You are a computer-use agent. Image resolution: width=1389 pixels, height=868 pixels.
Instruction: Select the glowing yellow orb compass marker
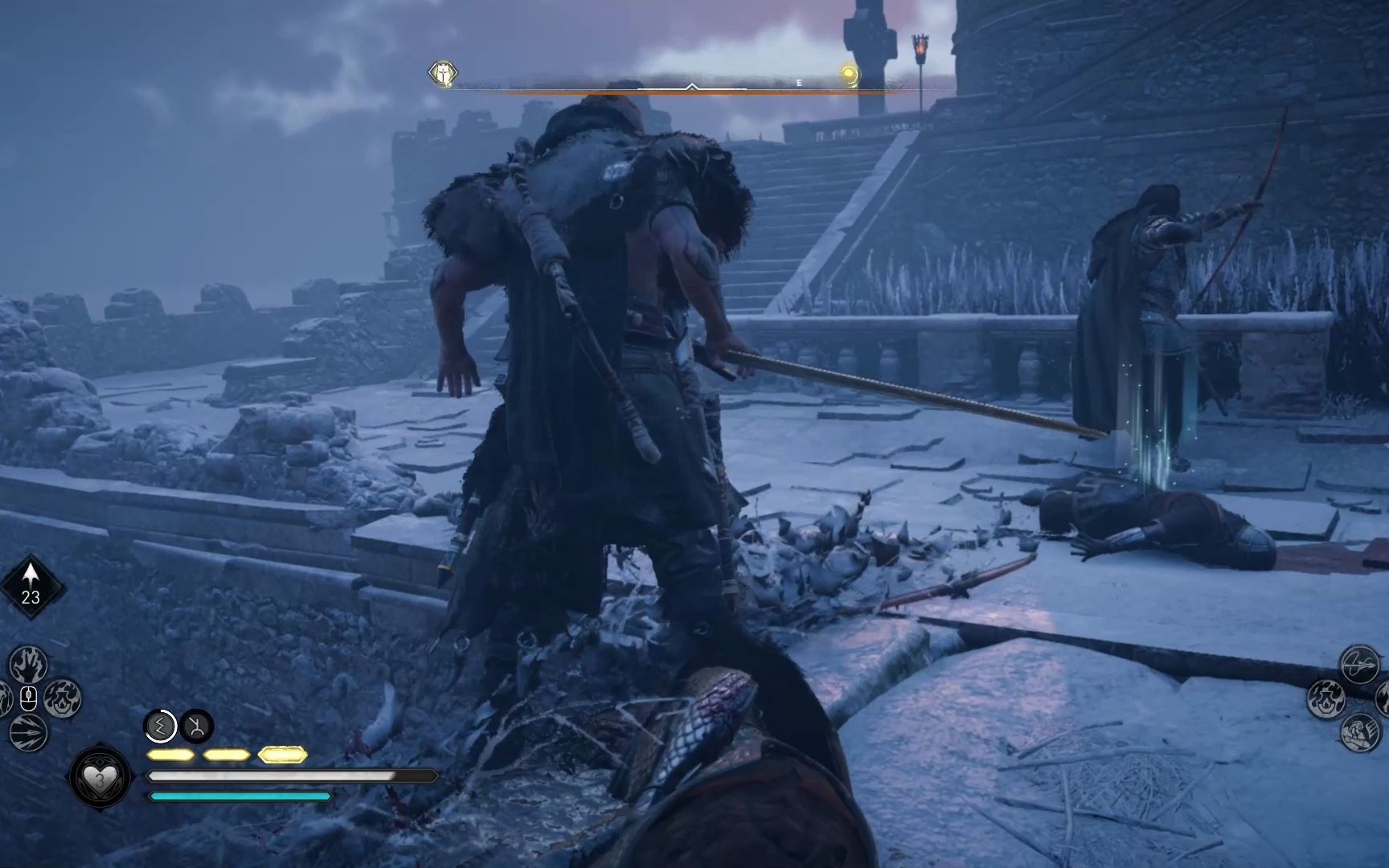click(849, 75)
